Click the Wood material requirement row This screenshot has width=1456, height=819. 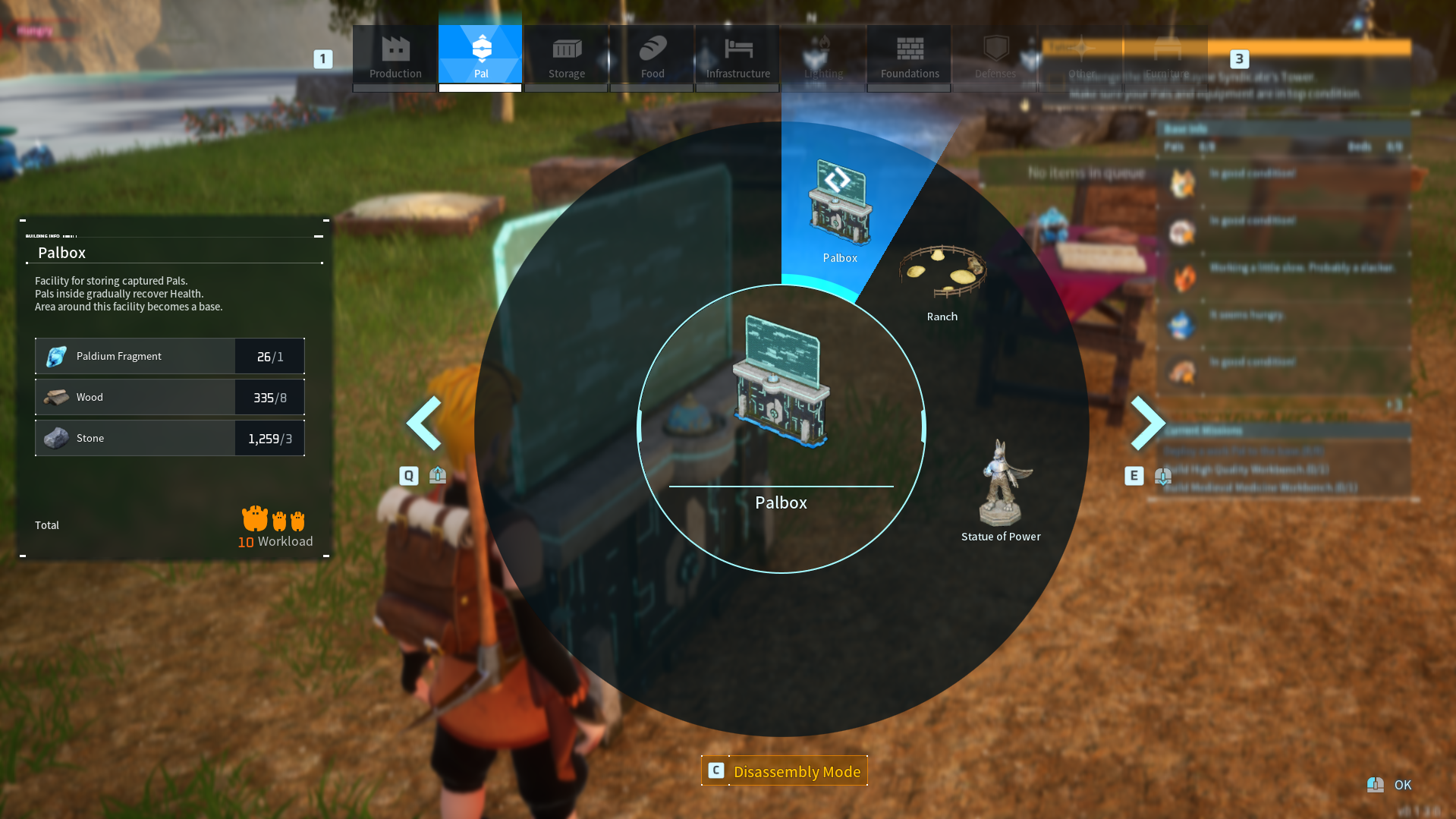pos(168,396)
